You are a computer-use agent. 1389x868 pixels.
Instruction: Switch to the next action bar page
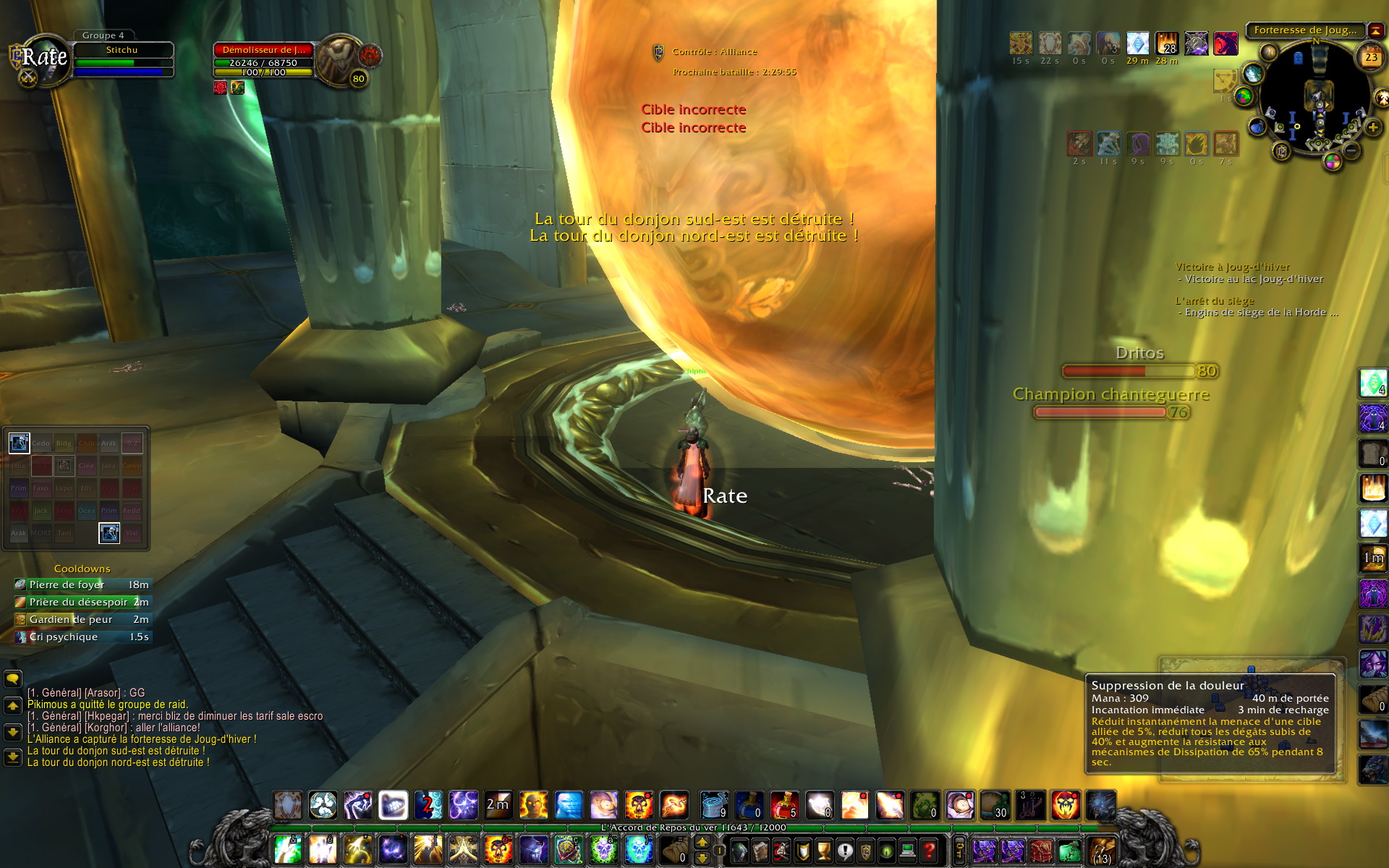(702, 842)
